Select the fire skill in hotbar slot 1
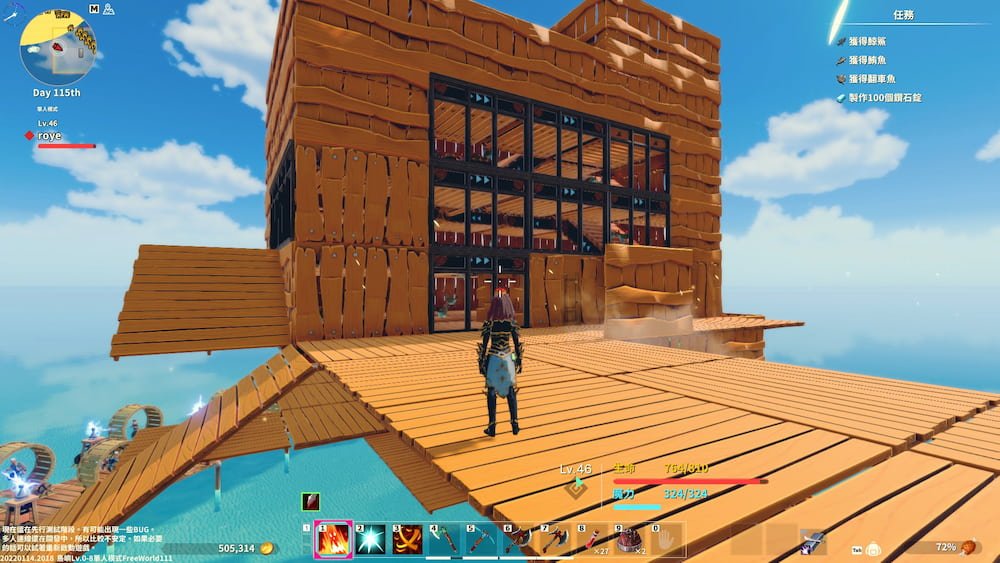Image resolution: width=1000 pixels, height=563 pixels. click(x=333, y=540)
